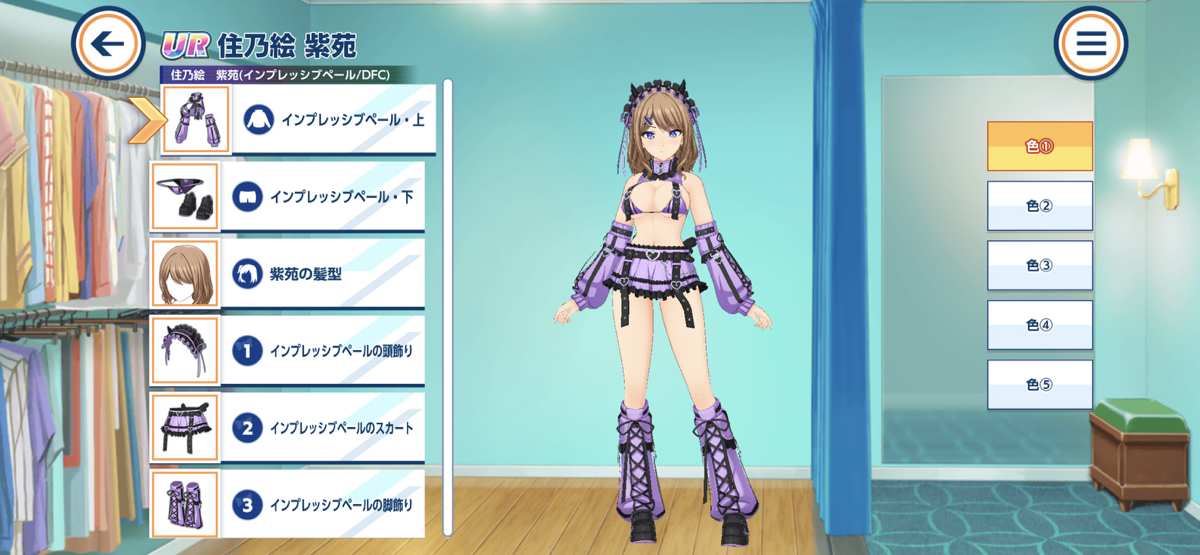The width and height of the screenshot is (1200, 555).
Task: Click the purple top outfit thumbnail
Action: coord(195,119)
